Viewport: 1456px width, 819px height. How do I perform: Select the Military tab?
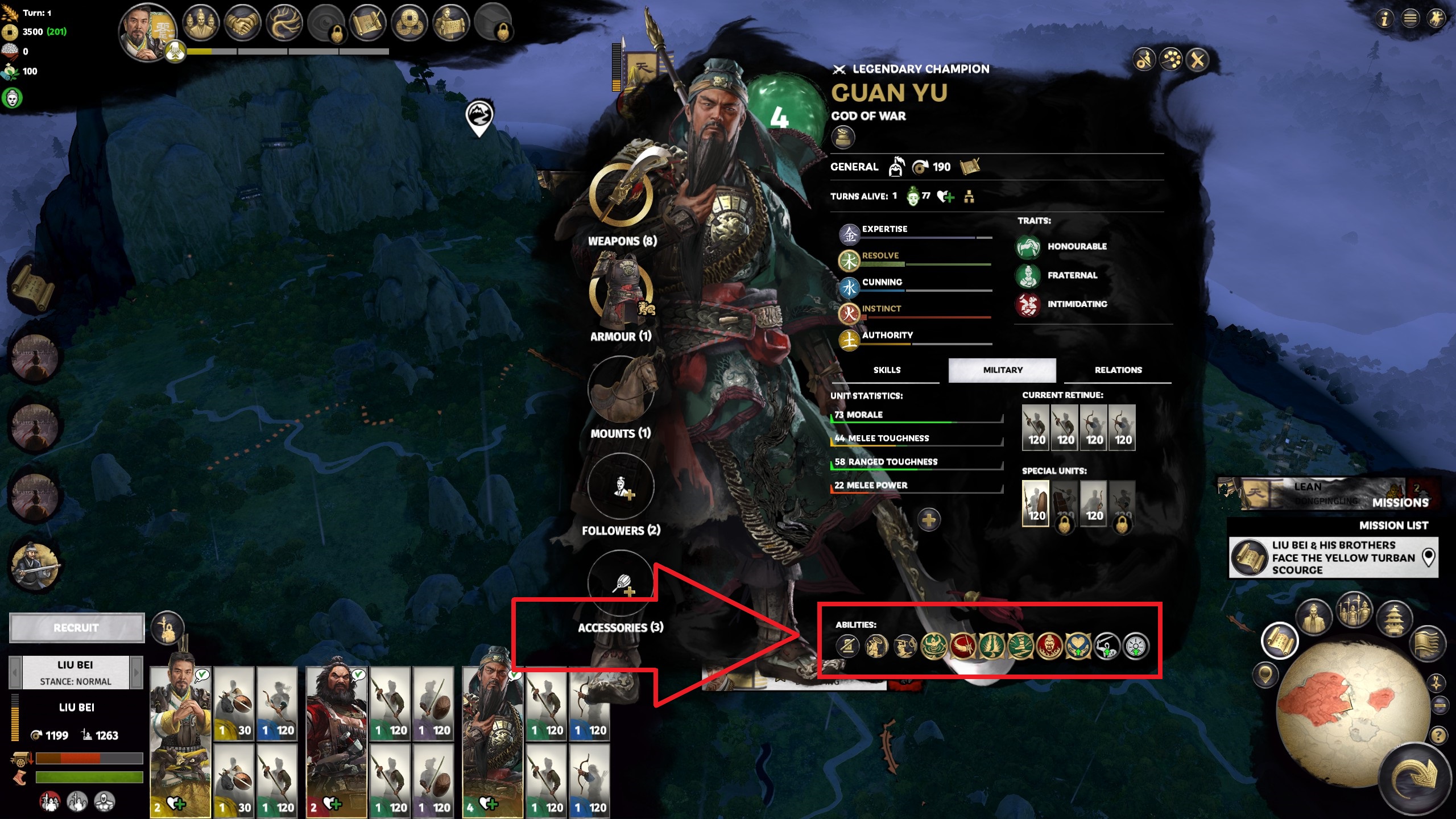pos(1002,370)
